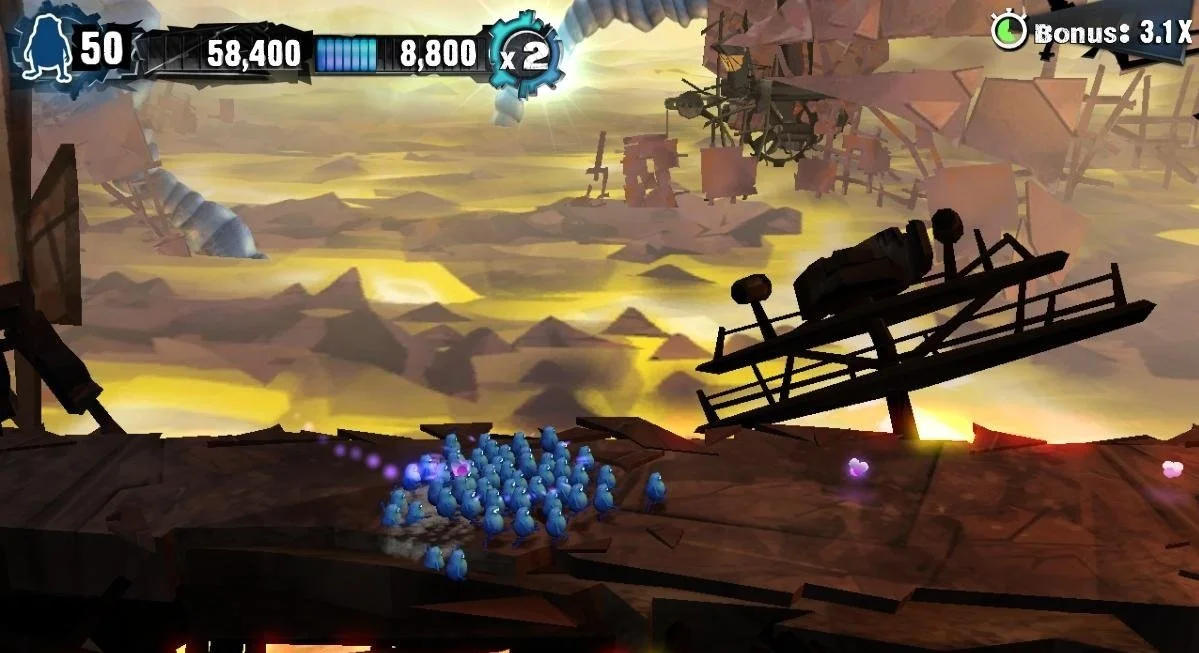Viewport: 1199px width, 653px height.
Task: Click the green Bonus stopwatch icon
Action: pos(1009,31)
